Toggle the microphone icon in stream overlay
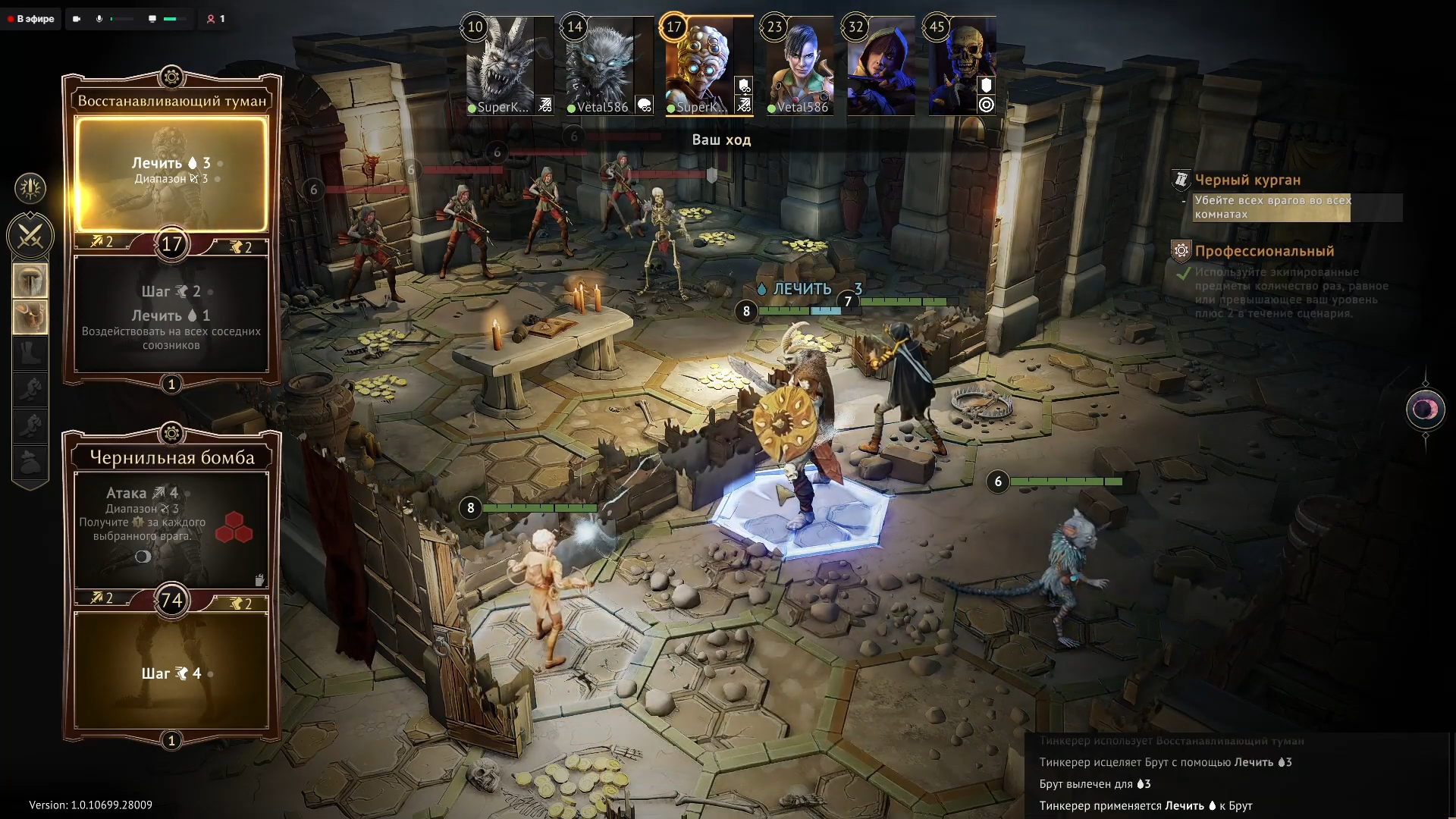The height and width of the screenshot is (819, 1456). pyautogui.click(x=99, y=19)
